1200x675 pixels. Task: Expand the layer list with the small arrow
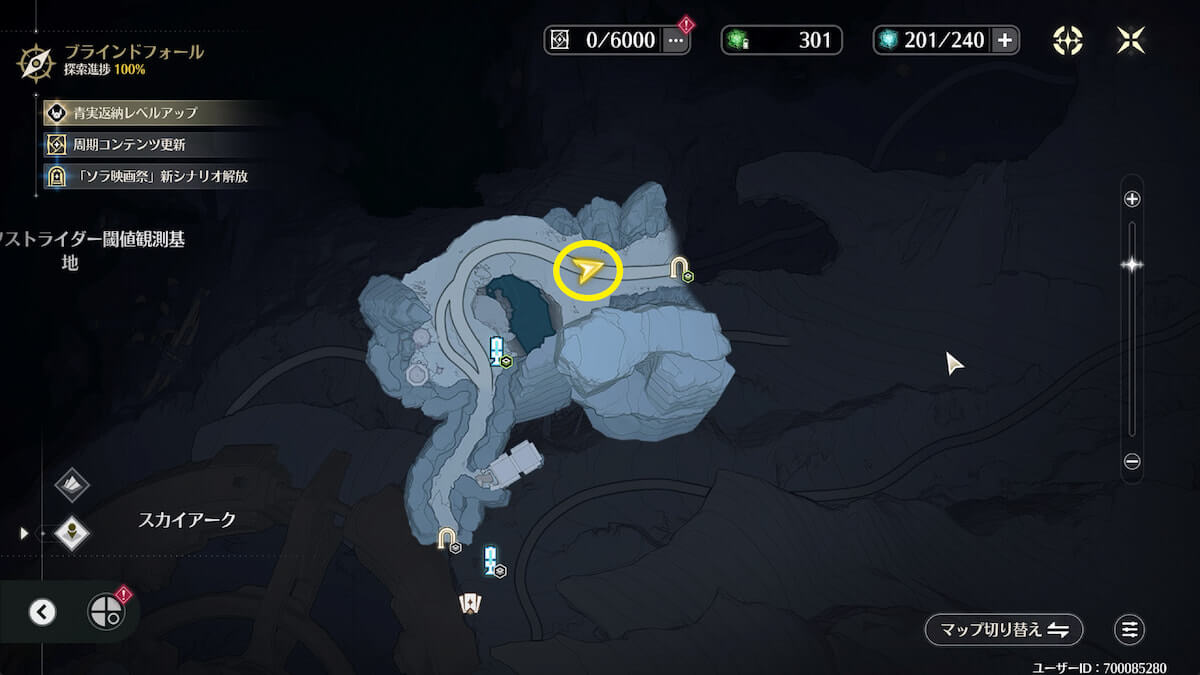click(x=24, y=533)
